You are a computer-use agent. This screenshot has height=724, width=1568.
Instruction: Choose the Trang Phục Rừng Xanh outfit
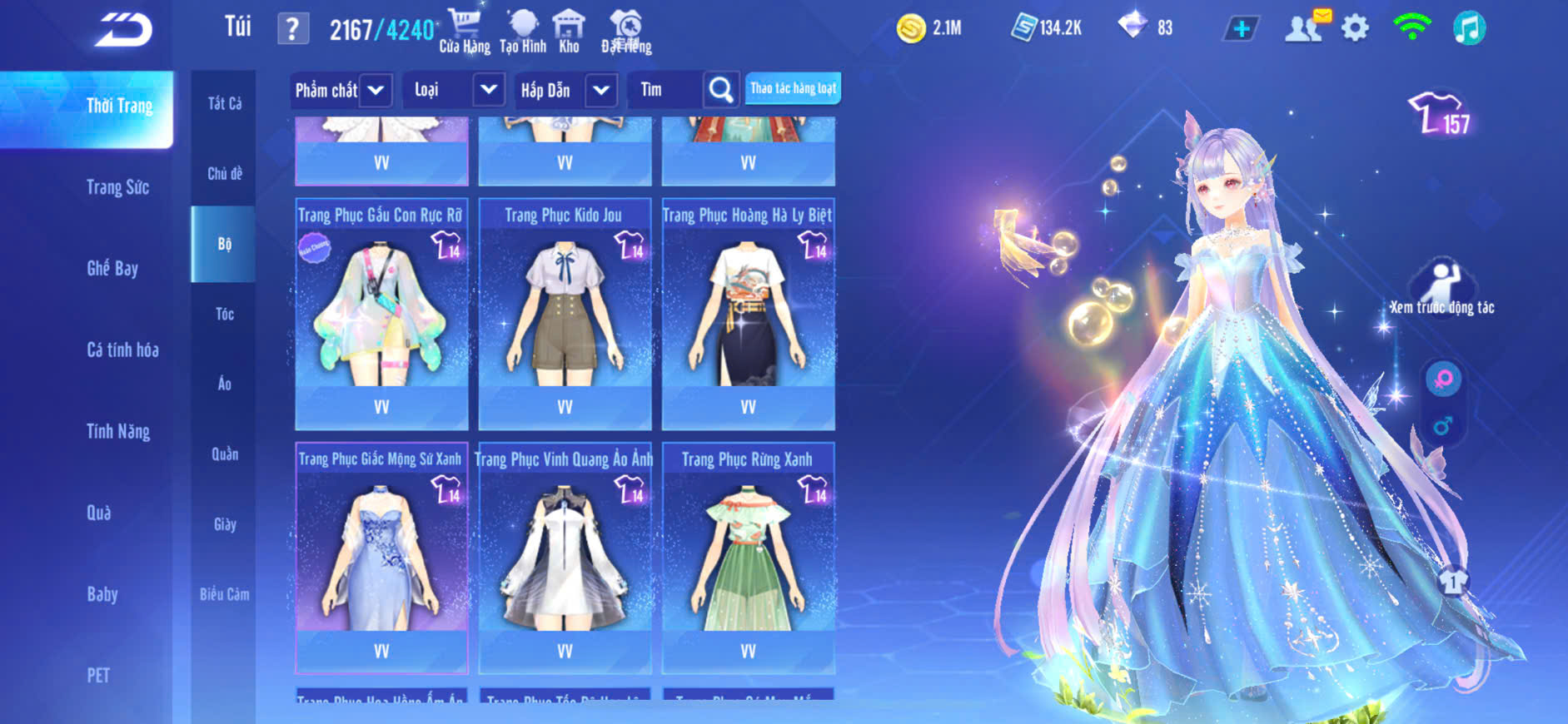(x=748, y=559)
